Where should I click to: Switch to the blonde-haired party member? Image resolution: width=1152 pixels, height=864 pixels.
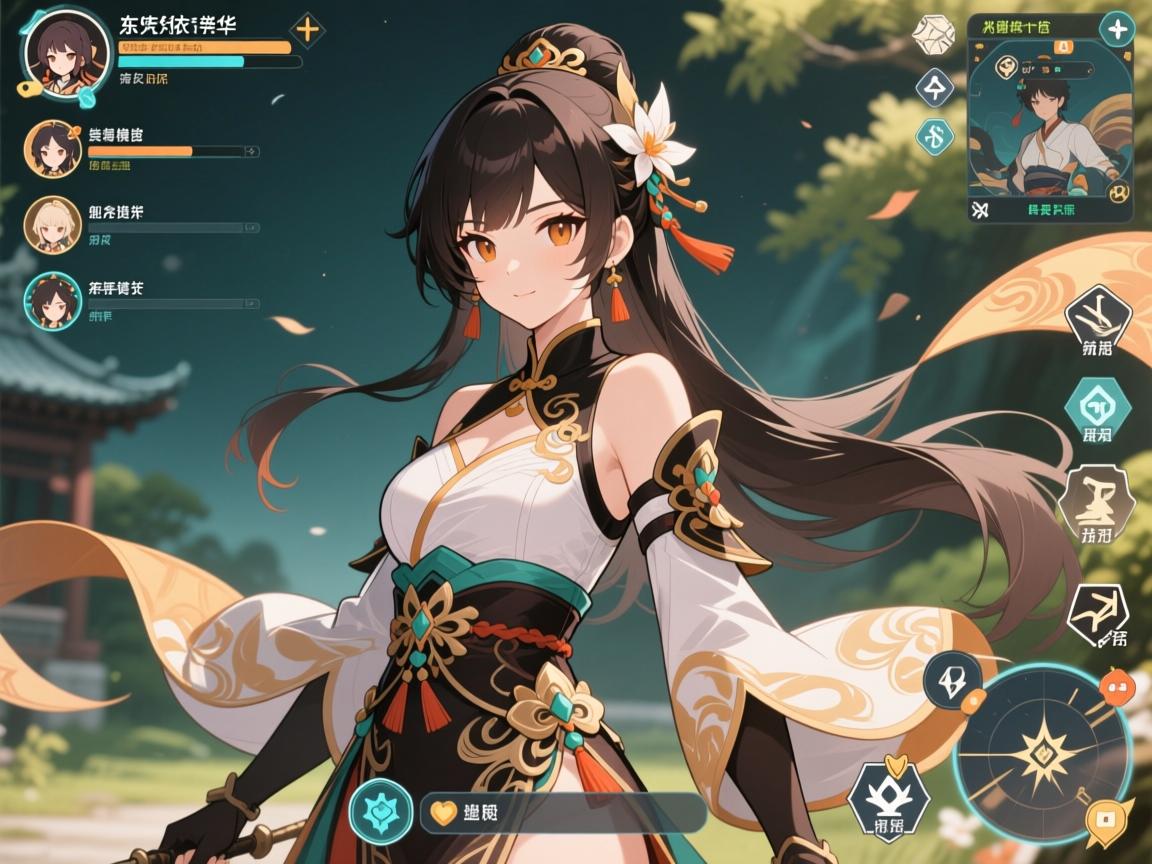coord(52,224)
